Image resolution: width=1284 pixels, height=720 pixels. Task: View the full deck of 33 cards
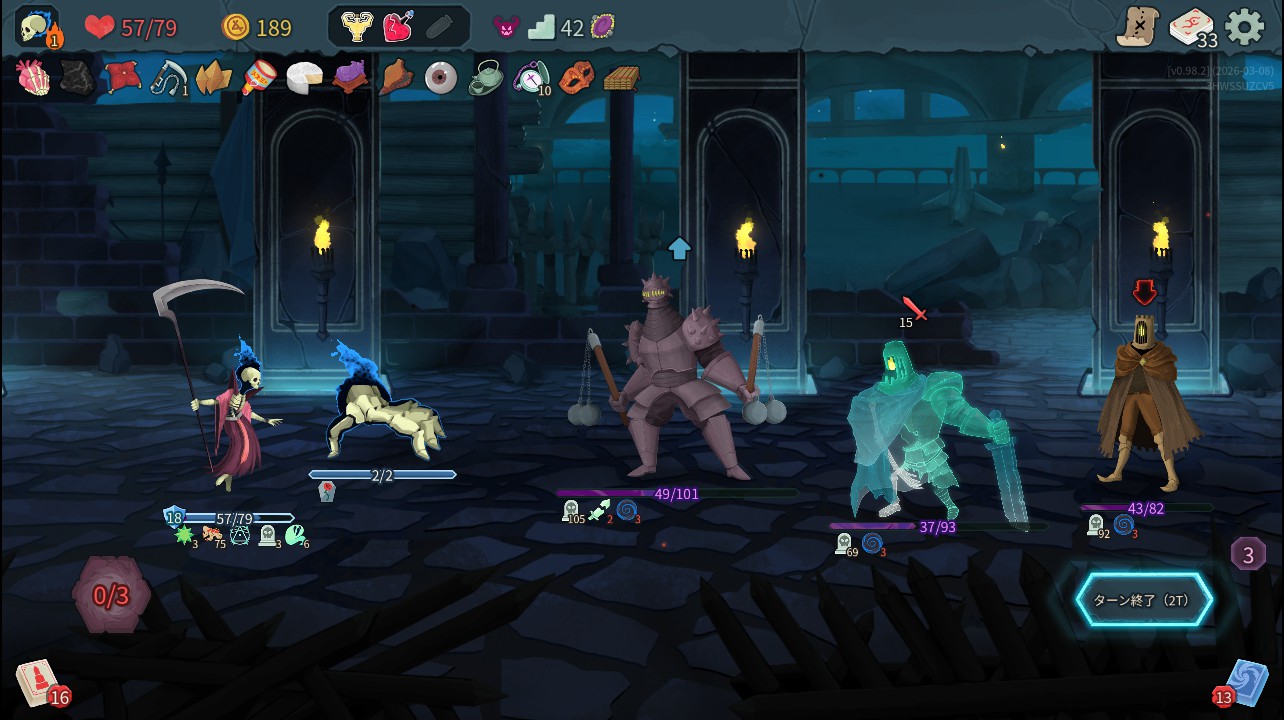(x=1192, y=27)
